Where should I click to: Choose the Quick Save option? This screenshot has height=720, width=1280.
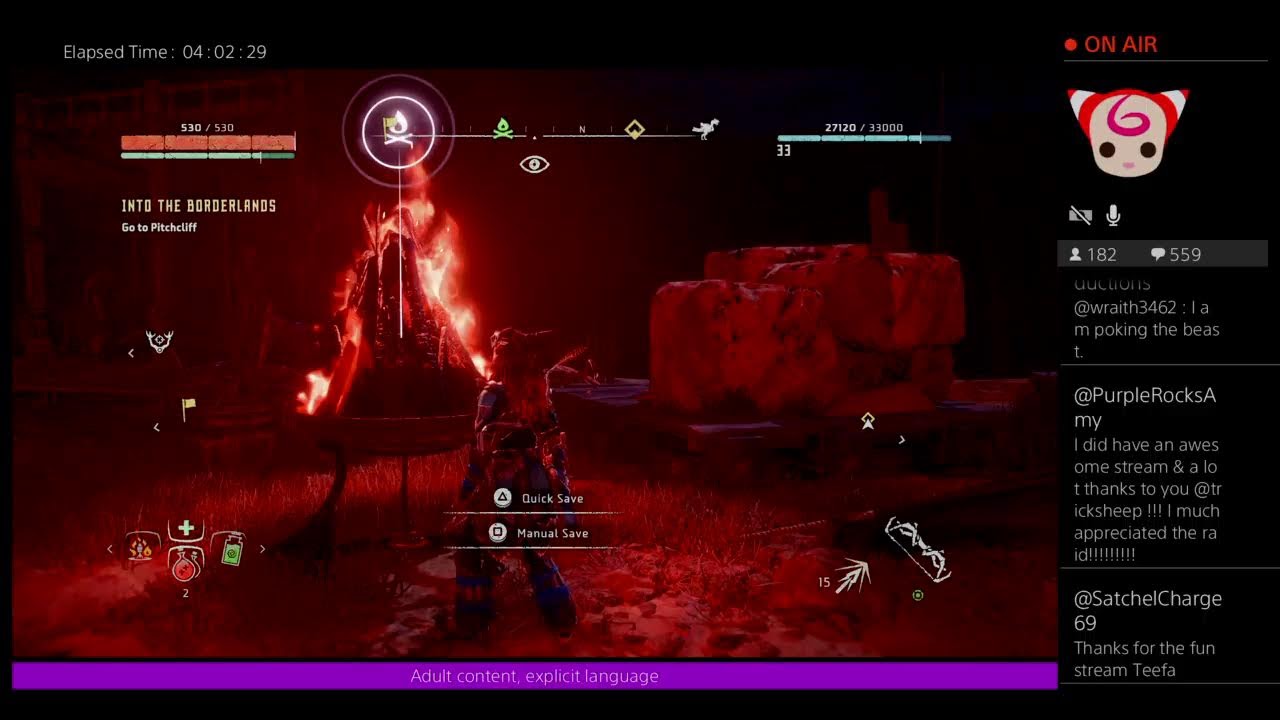[538, 498]
